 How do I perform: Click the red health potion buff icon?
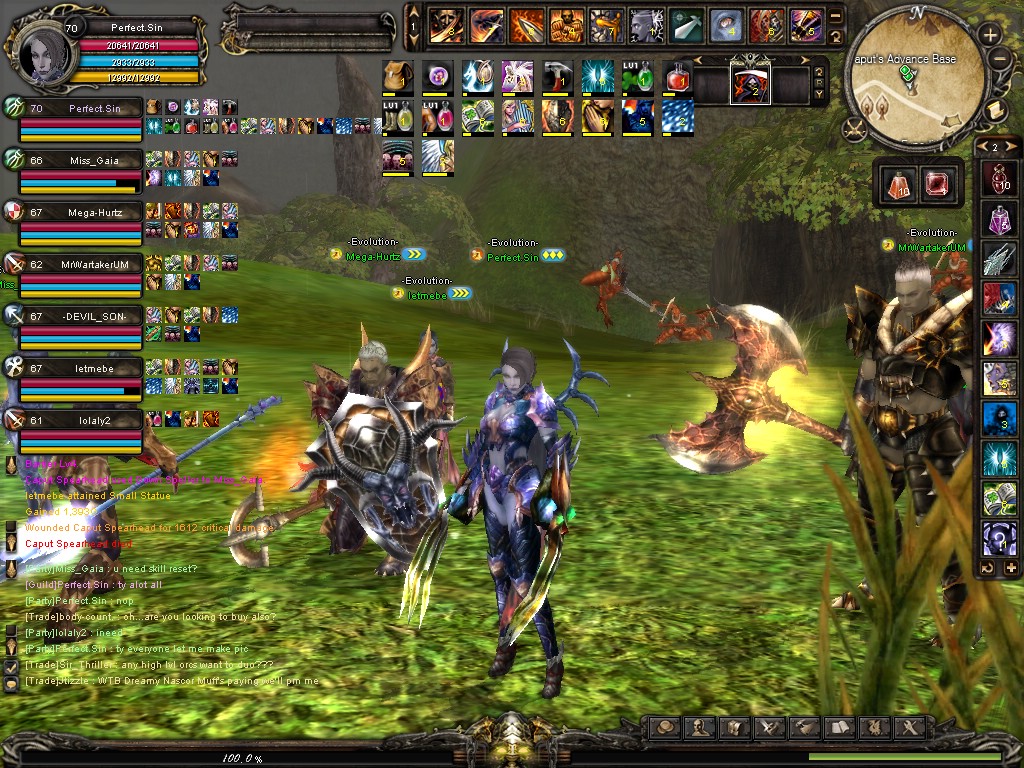[678, 76]
